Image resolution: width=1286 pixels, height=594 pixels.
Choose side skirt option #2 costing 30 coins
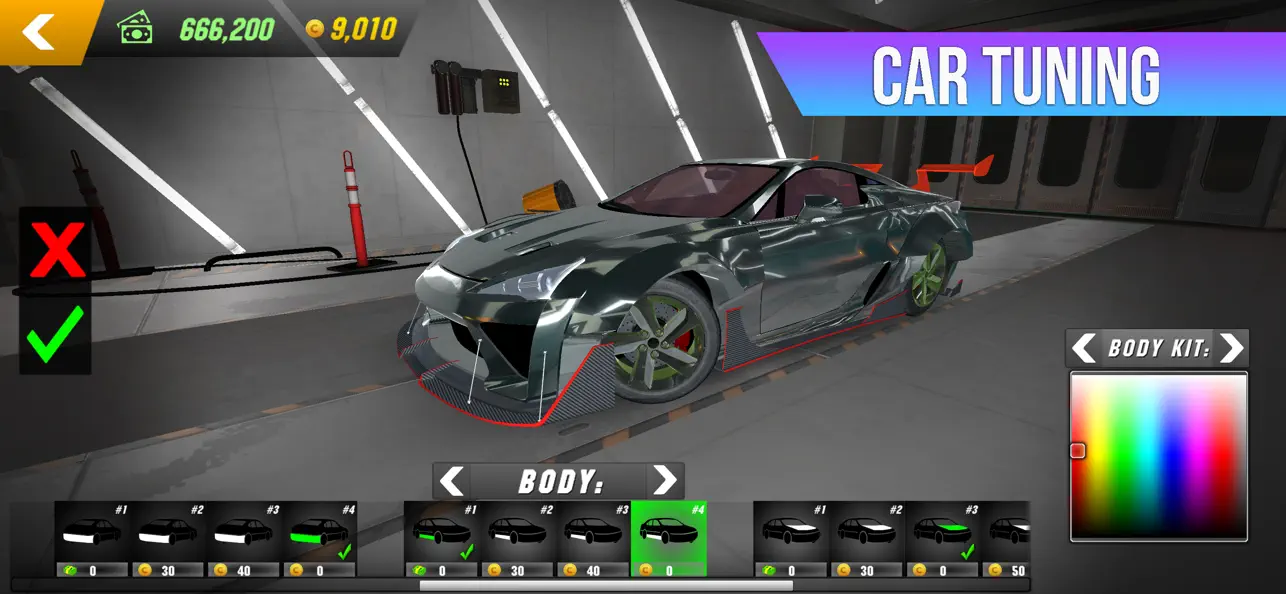(168, 538)
